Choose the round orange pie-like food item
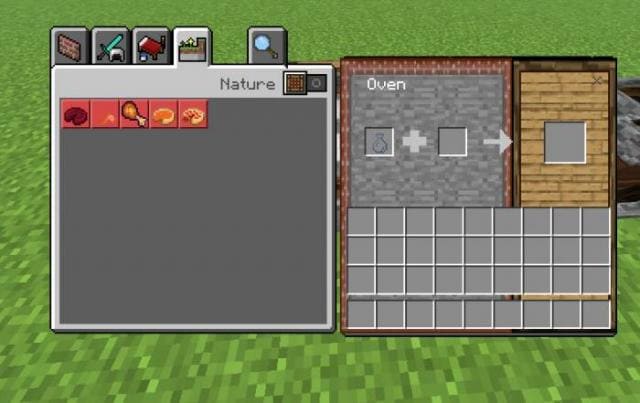This screenshot has width=640, height=403. 163,114
